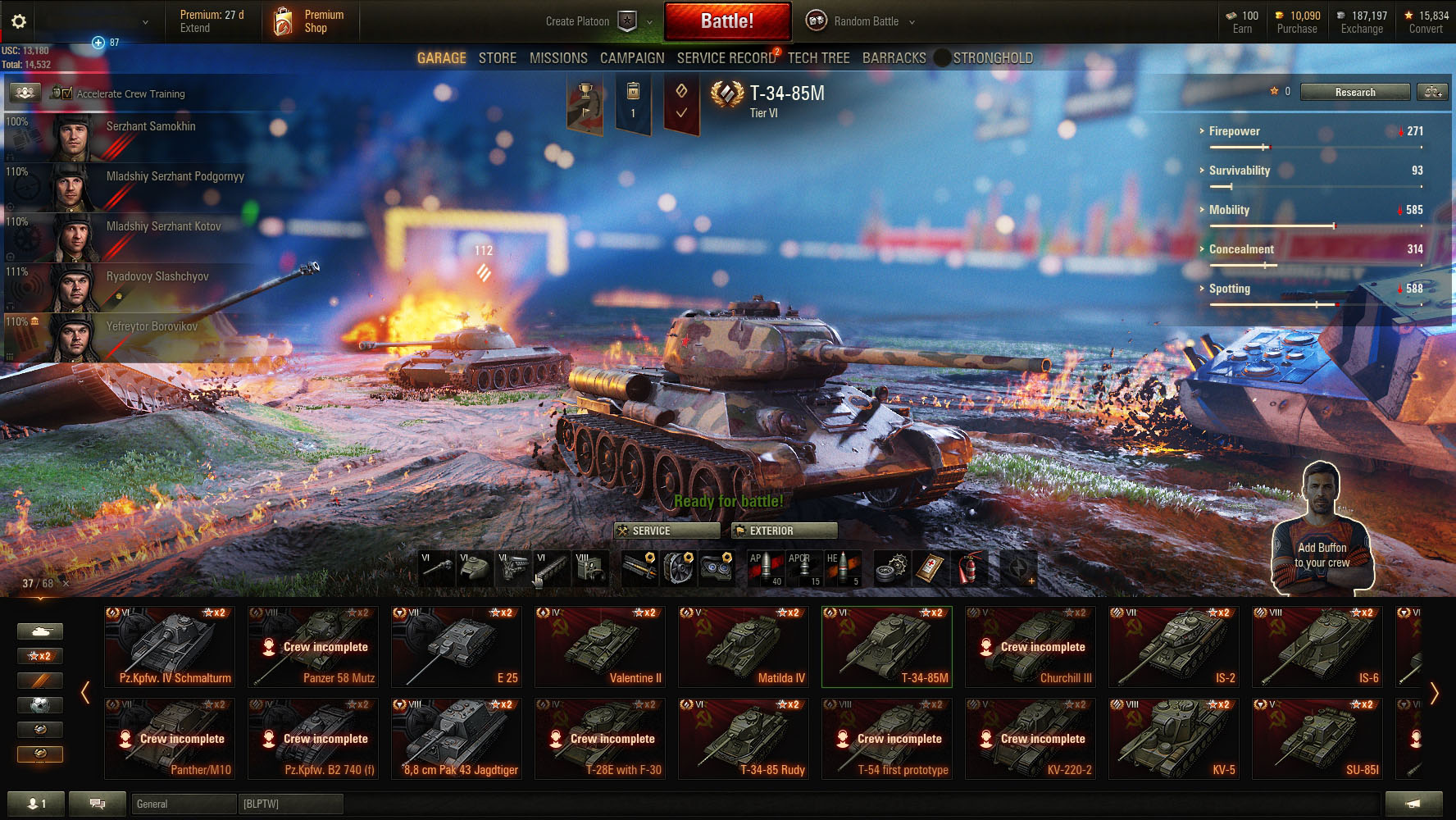
Task: Switch to the Tech Tree tab
Action: click(x=818, y=58)
